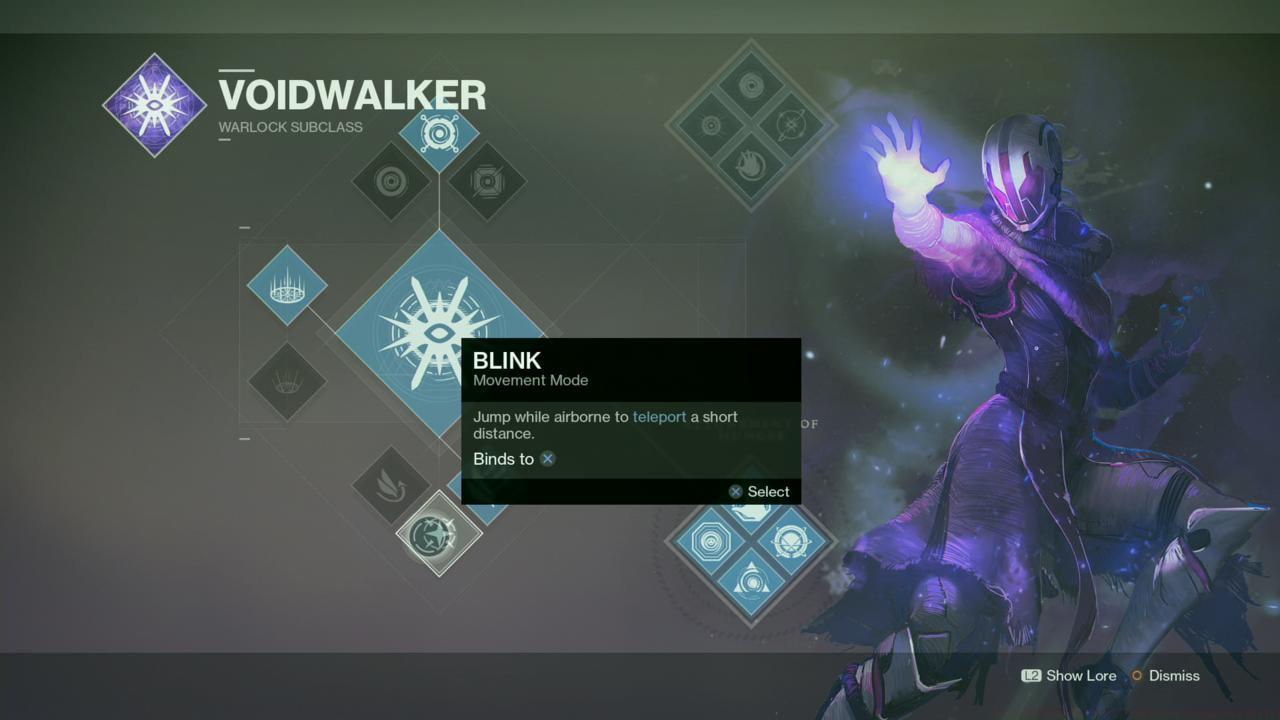Show Lore for the Voidwalker subclass

point(1069,676)
